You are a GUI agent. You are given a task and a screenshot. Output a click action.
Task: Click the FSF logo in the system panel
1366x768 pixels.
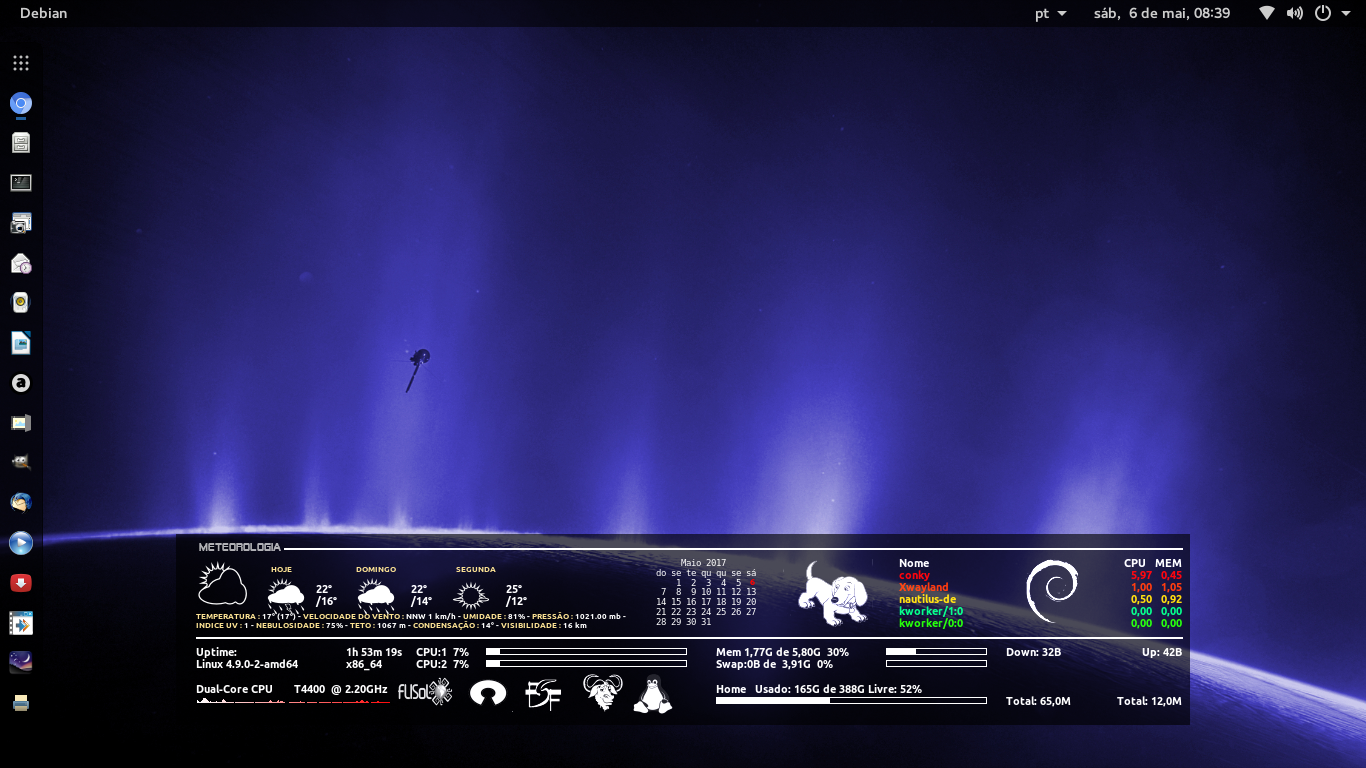click(x=543, y=692)
